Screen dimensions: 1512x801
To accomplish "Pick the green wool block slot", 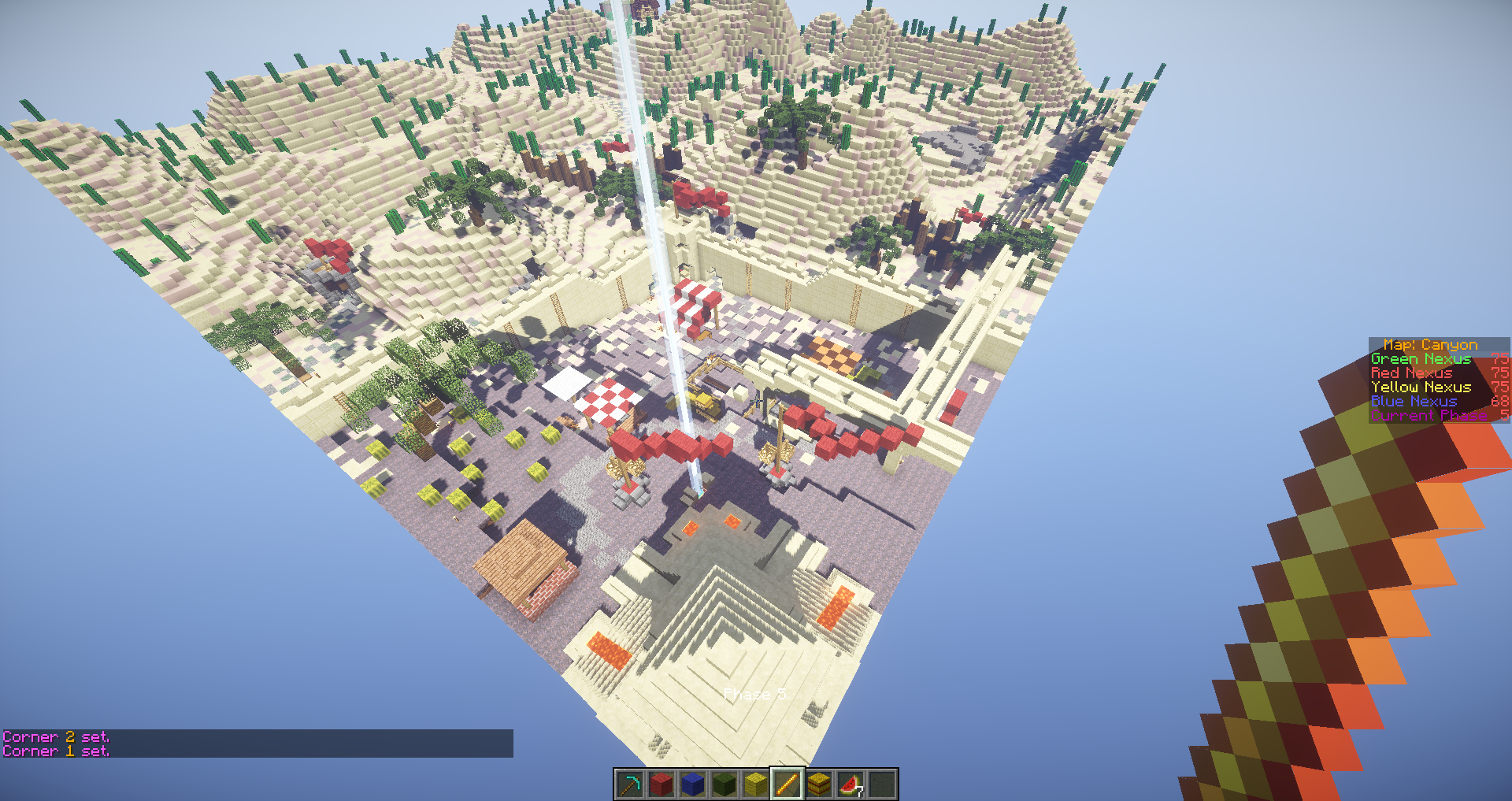I will click(x=724, y=784).
